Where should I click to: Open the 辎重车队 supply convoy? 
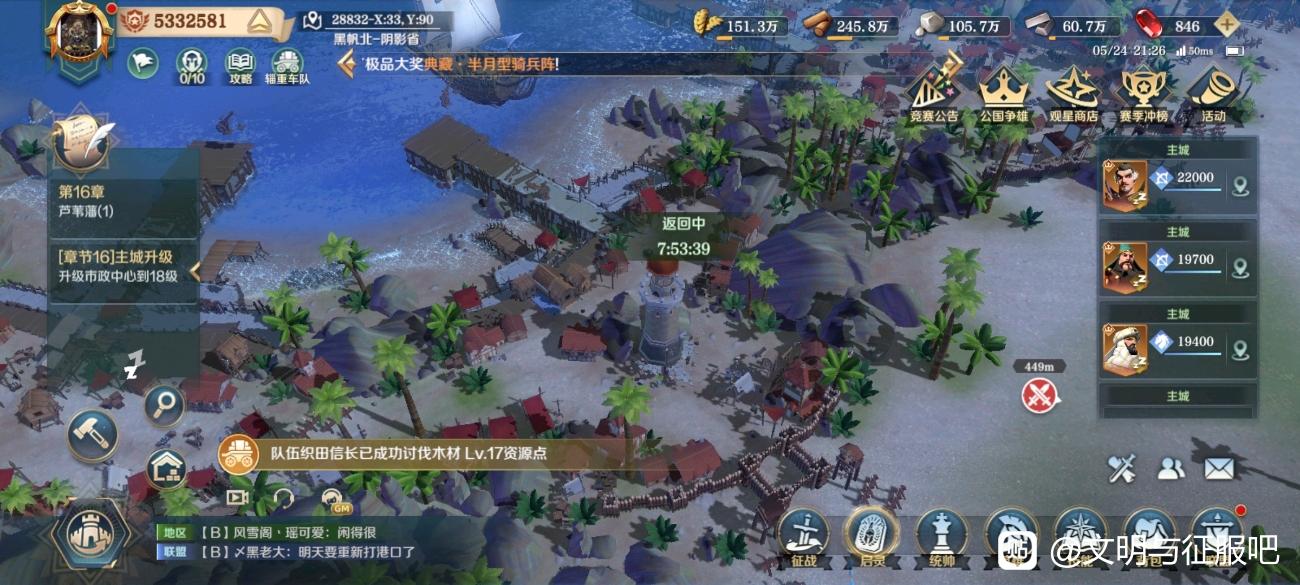coord(287,63)
